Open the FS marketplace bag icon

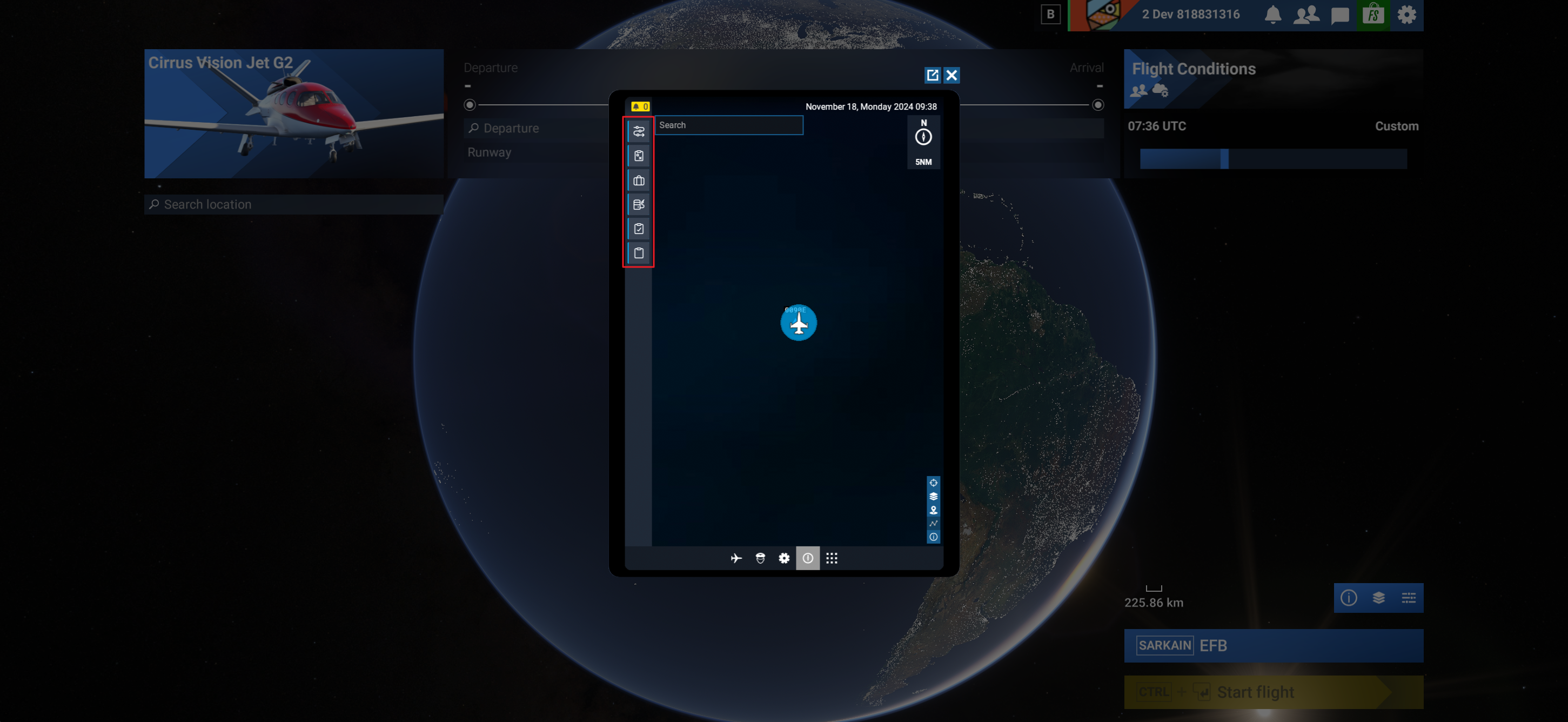(1372, 15)
